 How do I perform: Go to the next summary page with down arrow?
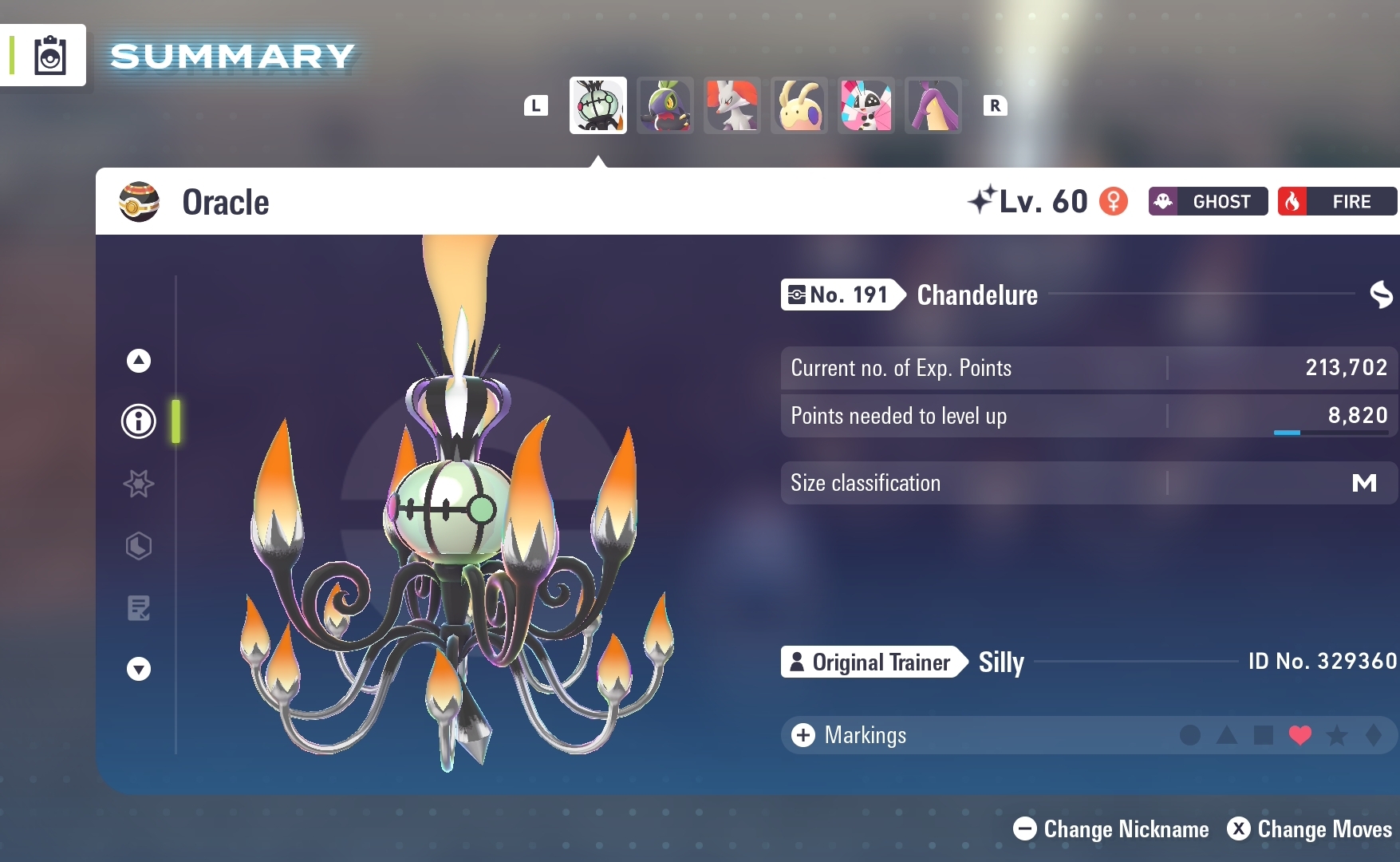139,669
